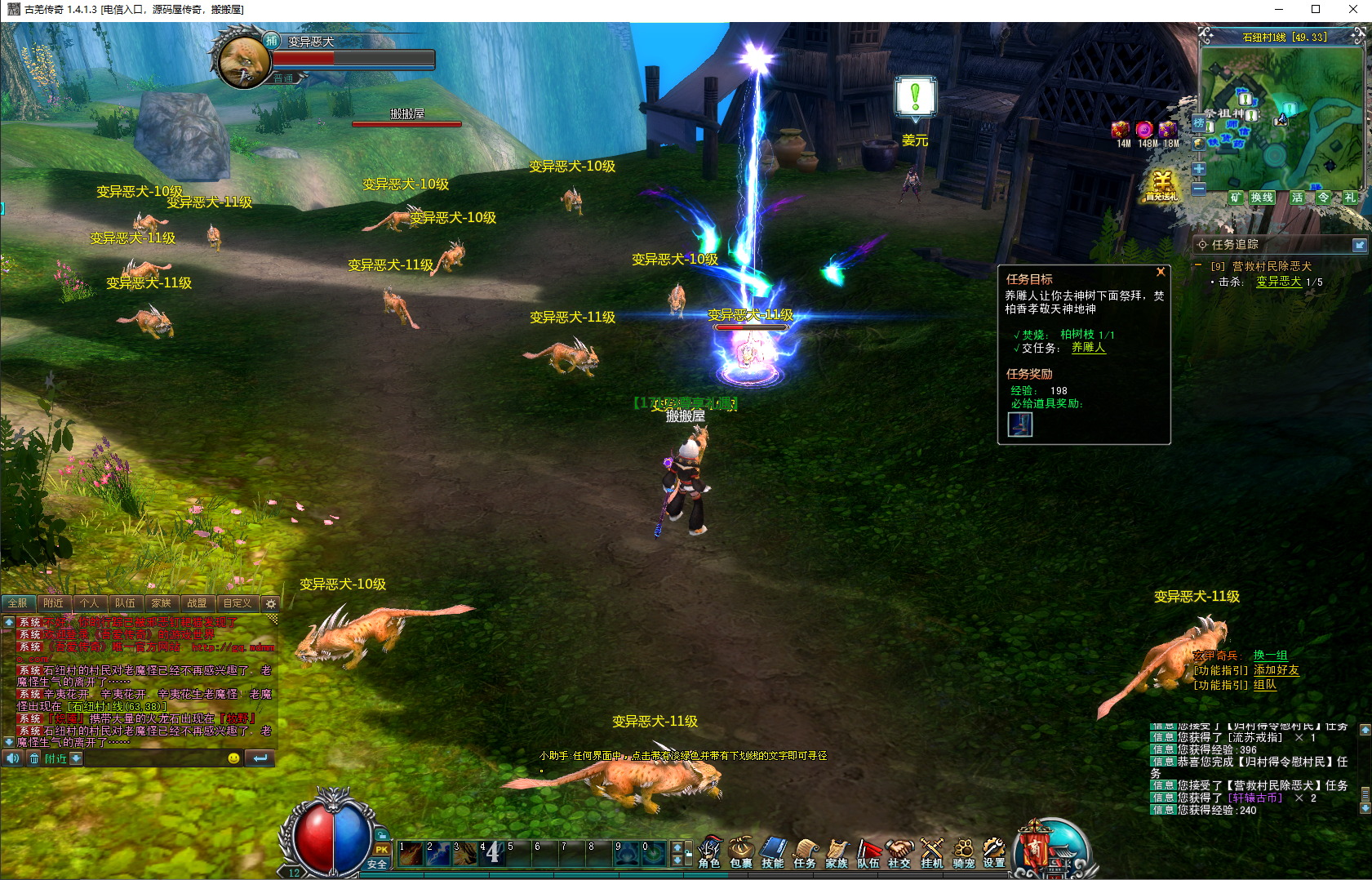The image size is (1372, 880).
Task: Click the 添加好友 add-friend guide link
Action: (1276, 670)
